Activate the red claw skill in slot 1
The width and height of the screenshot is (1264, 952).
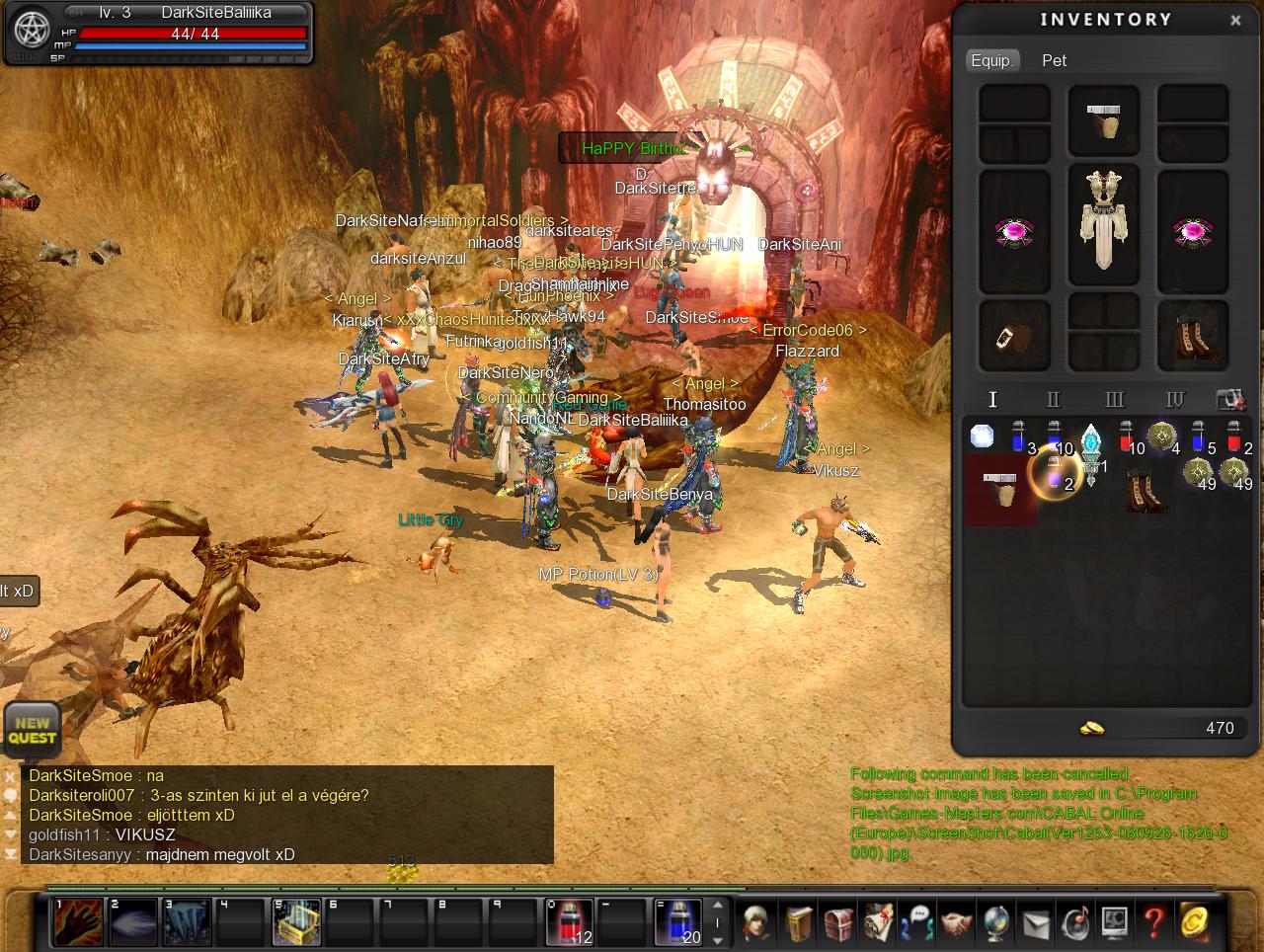tap(78, 922)
